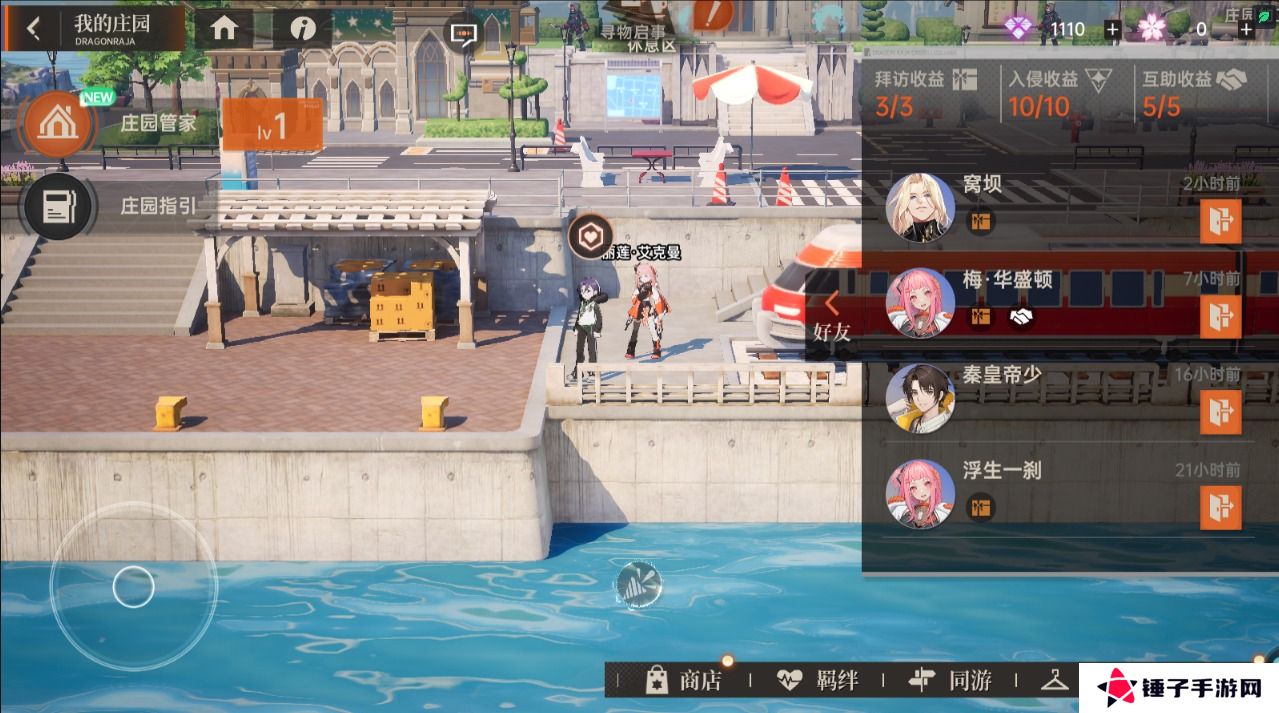Enter 梅·华盛顿's manor
This screenshot has width=1279, height=713.
[x=1220, y=316]
